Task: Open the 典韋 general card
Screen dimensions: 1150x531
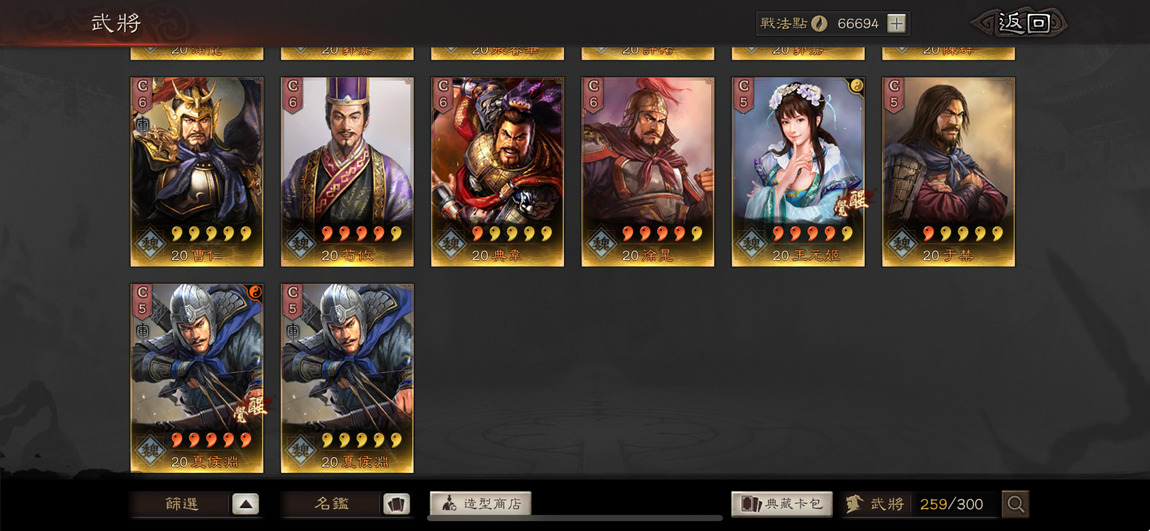Action: tap(497, 172)
